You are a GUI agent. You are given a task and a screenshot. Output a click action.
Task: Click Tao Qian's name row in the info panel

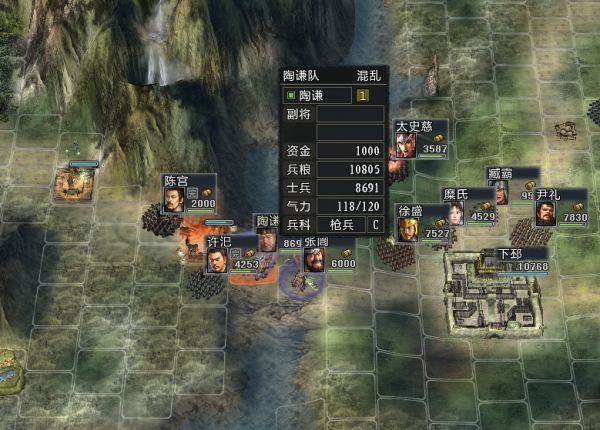(x=319, y=96)
